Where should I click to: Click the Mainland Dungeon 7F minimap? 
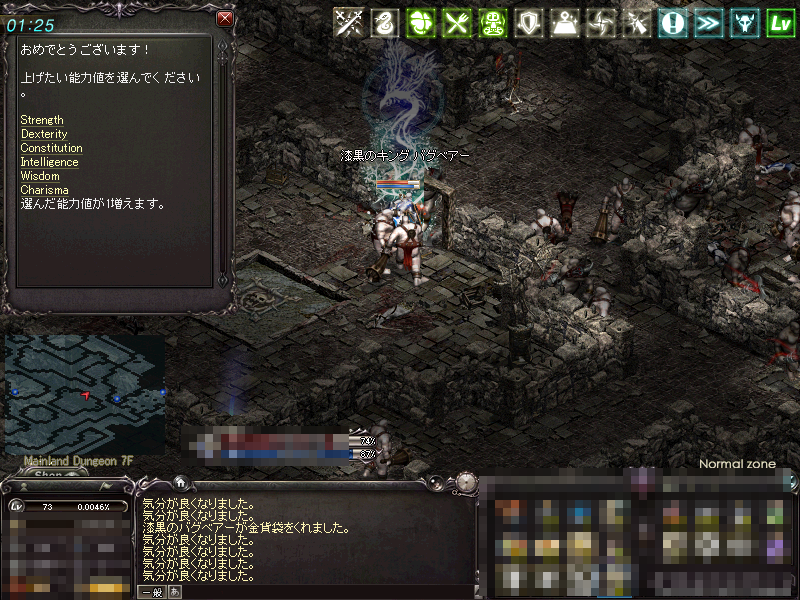tap(84, 394)
